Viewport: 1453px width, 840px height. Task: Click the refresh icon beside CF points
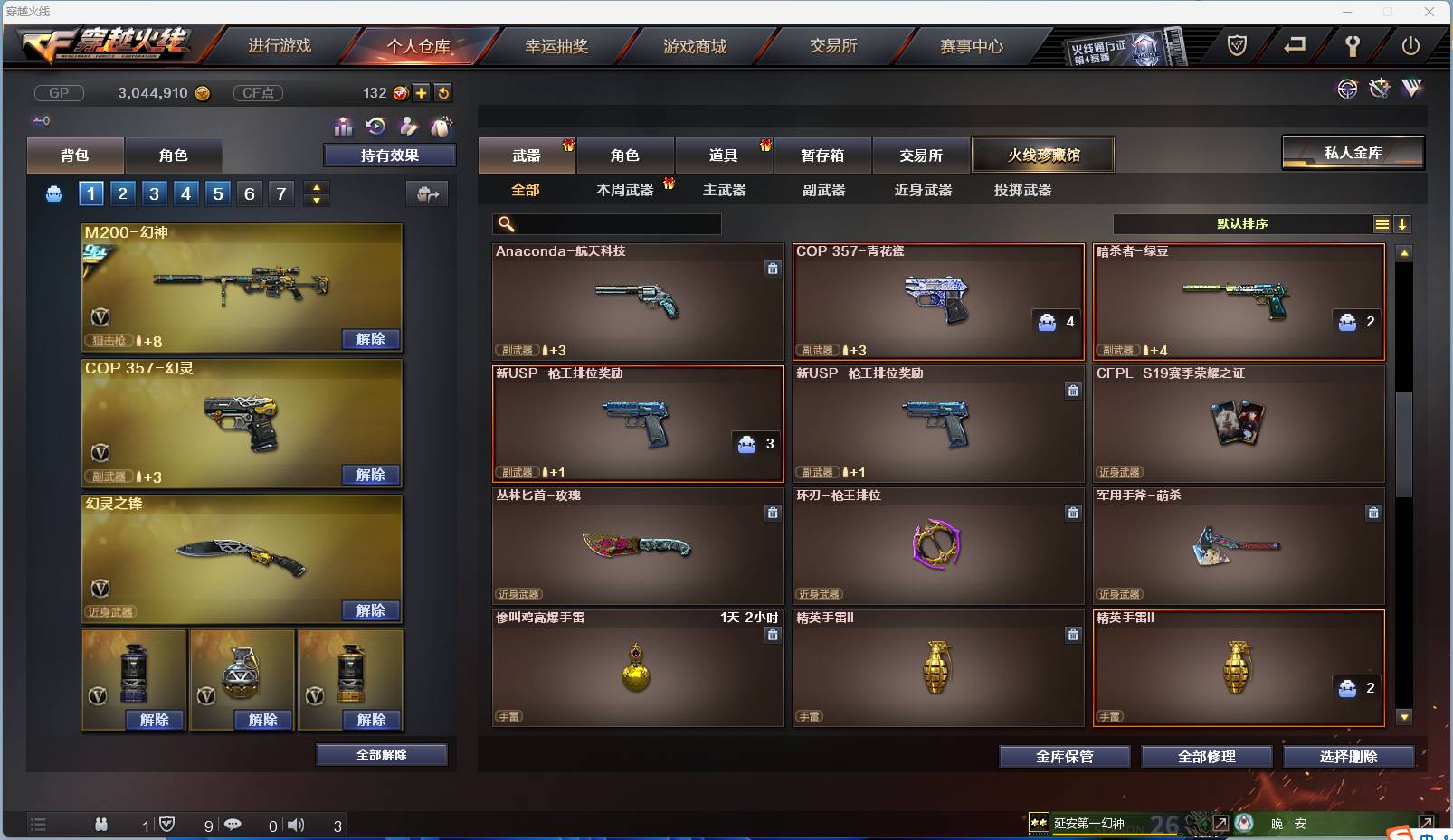point(443,92)
